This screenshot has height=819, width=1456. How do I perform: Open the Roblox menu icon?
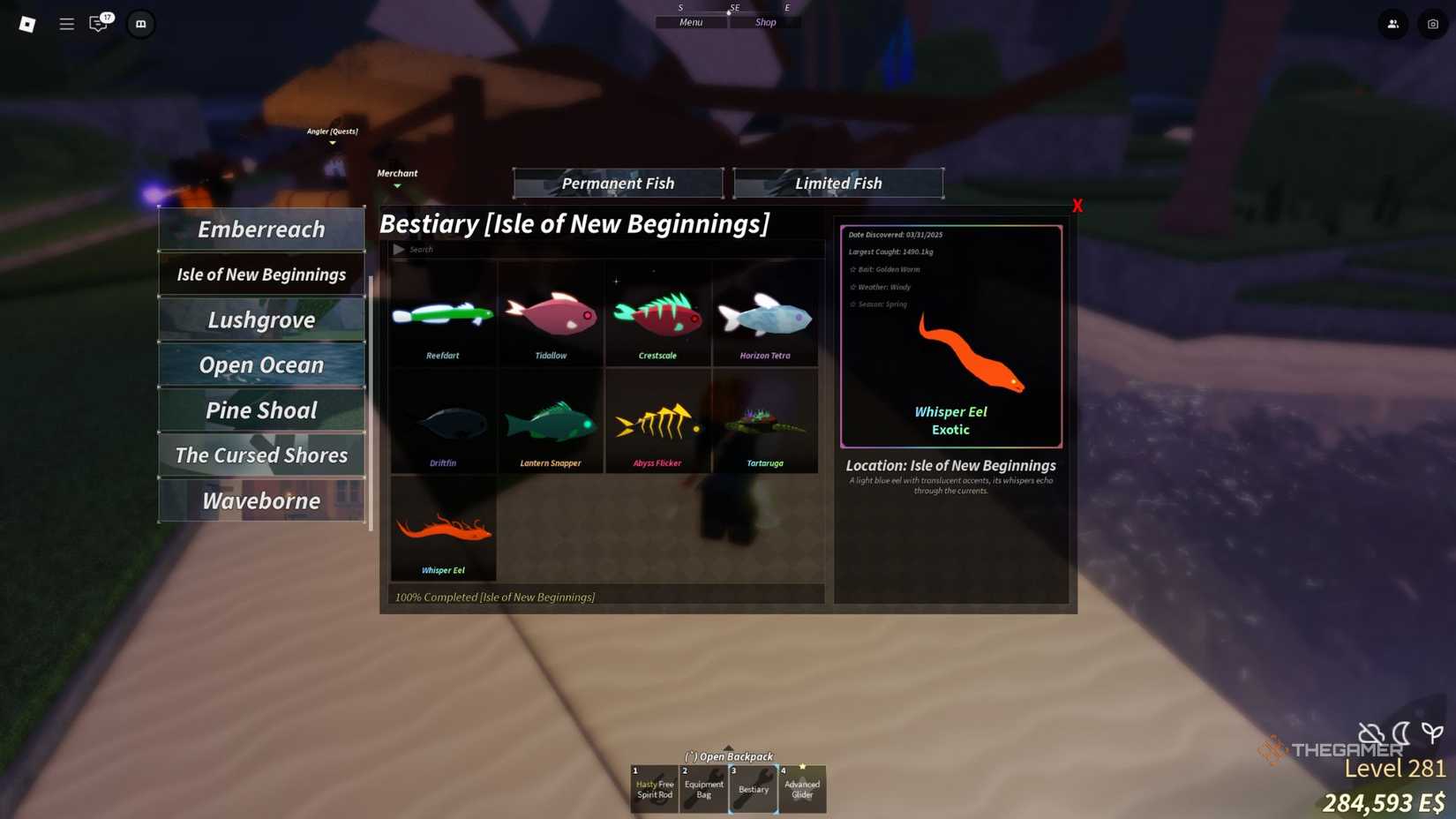[x=26, y=24]
